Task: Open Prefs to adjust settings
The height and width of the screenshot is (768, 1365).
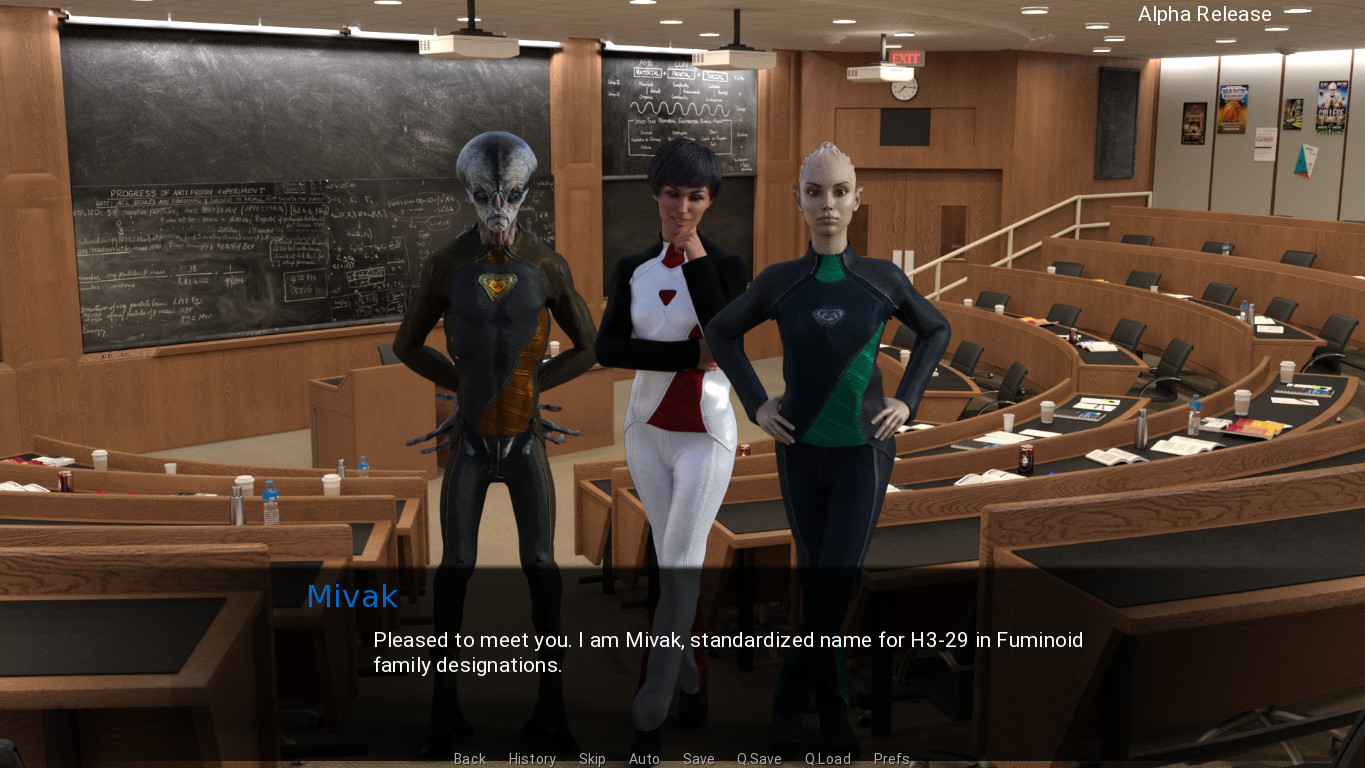Action: (x=891, y=759)
